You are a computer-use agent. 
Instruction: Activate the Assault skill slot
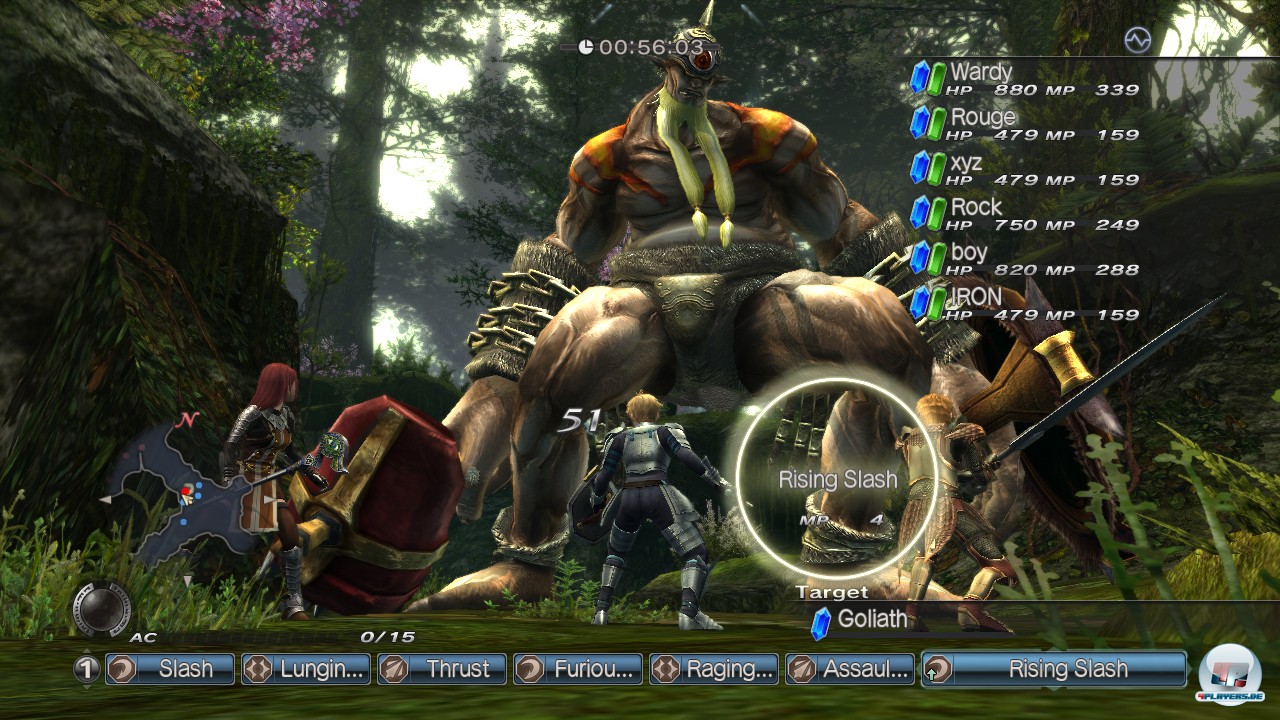click(x=850, y=669)
